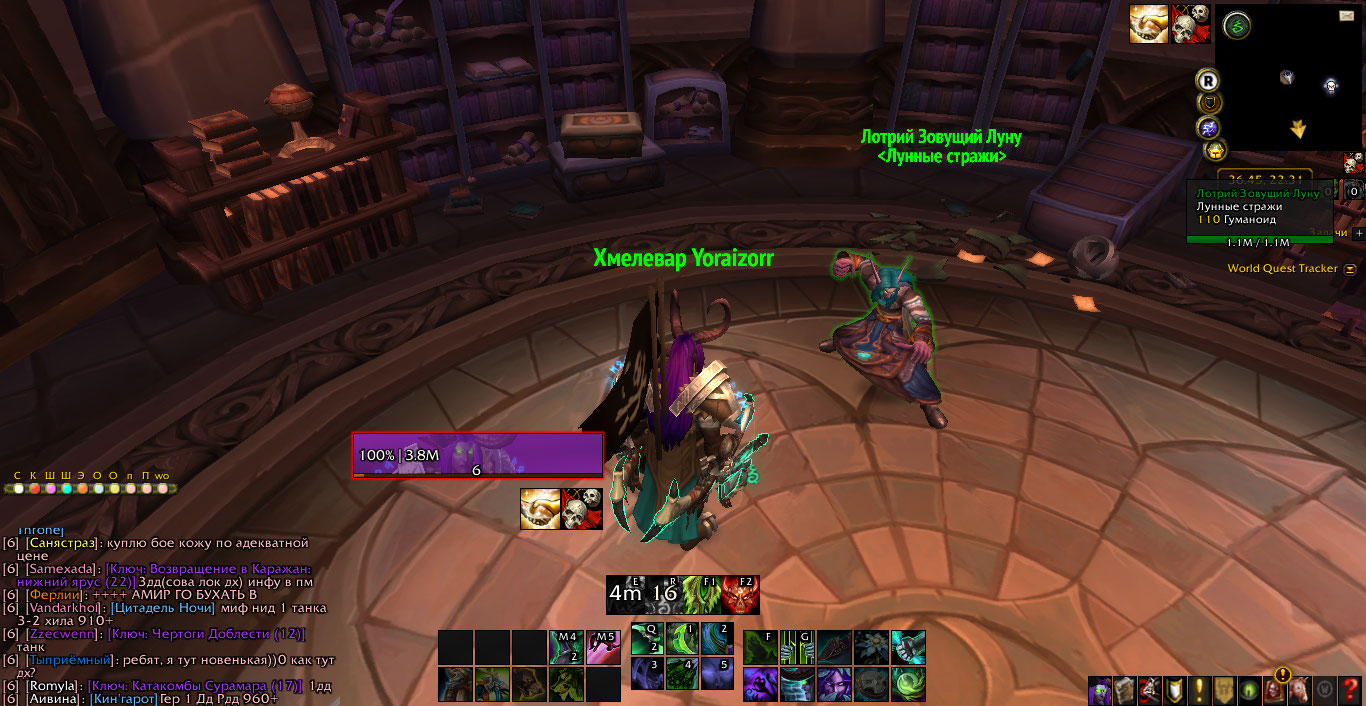Use the prison bars ability bound to G
The width and height of the screenshot is (1366, 706).
(797, 647)
